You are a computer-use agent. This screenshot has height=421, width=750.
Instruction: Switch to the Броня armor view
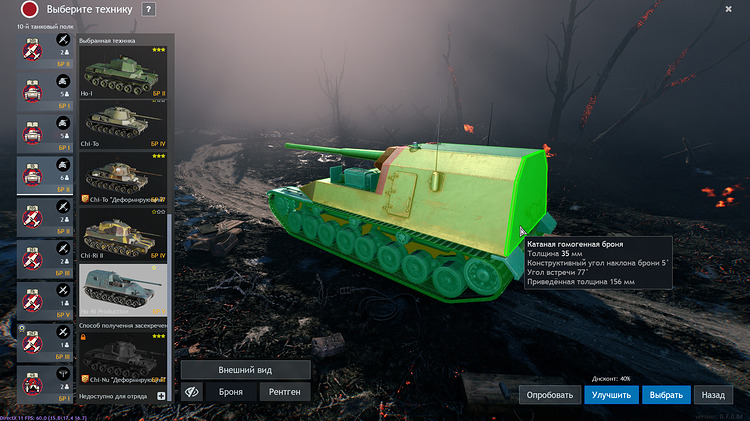[231, 393]
